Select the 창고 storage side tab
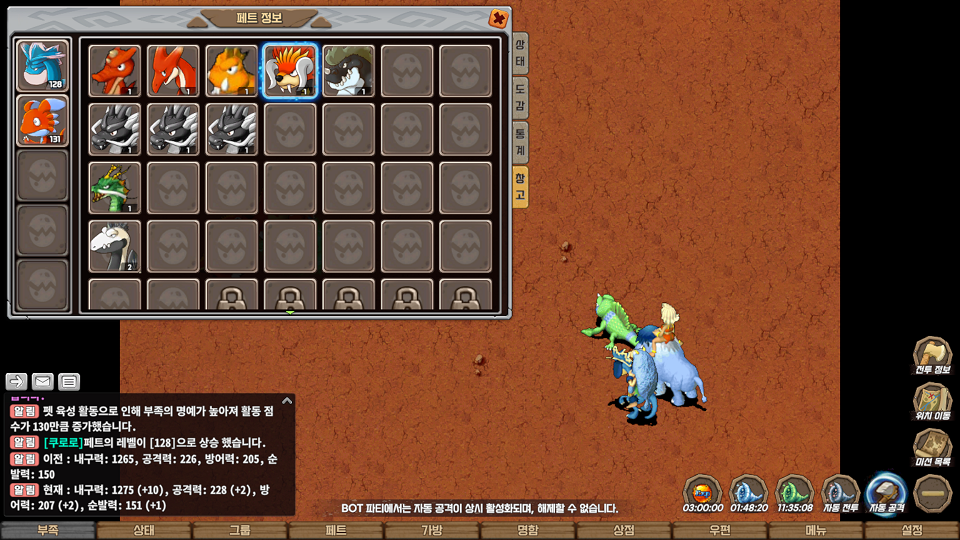 pyautogui.click(x=520, y=186)
